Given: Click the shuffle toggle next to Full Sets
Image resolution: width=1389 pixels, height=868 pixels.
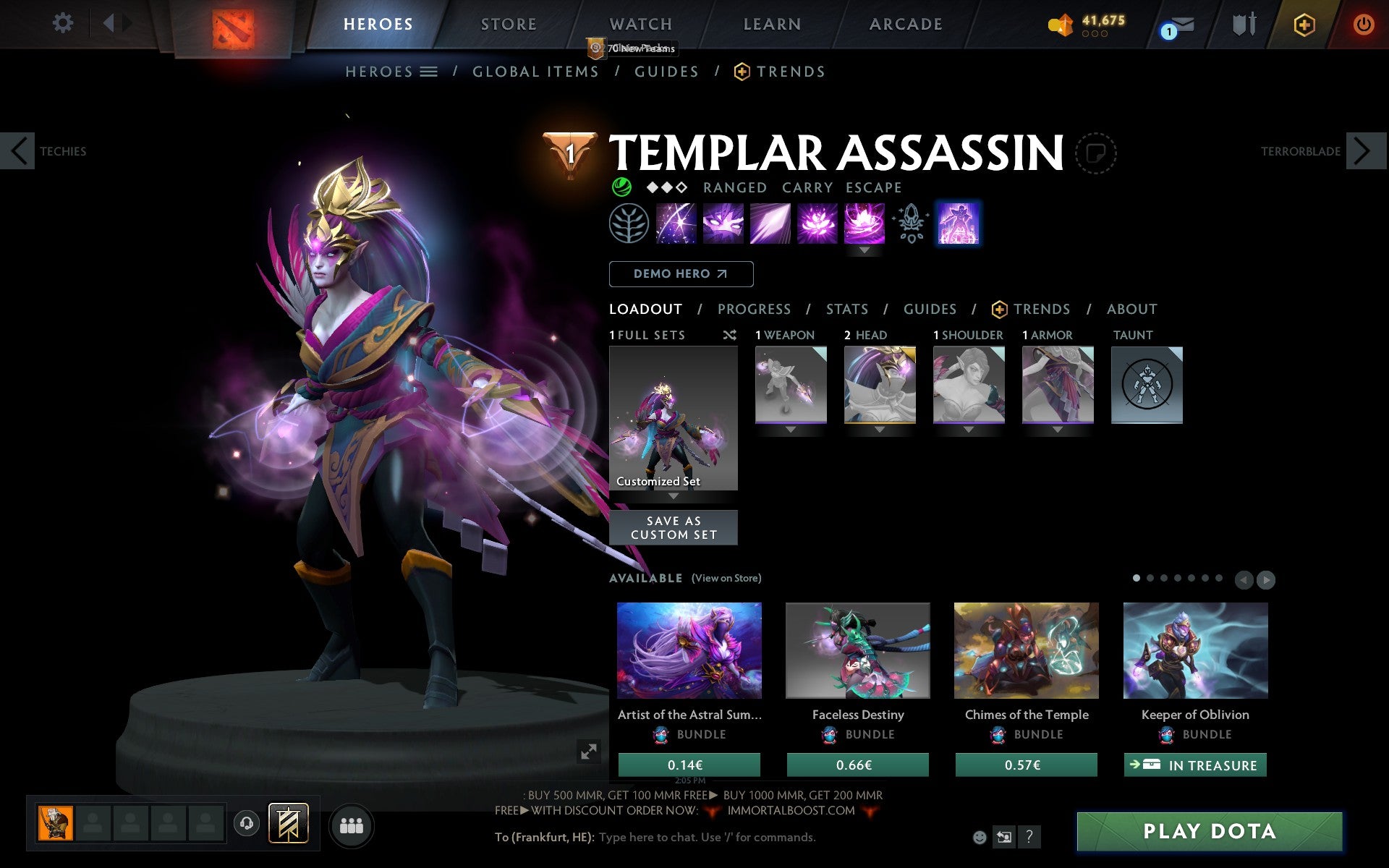Looking at the screenshot, I should tap(729, 335).
